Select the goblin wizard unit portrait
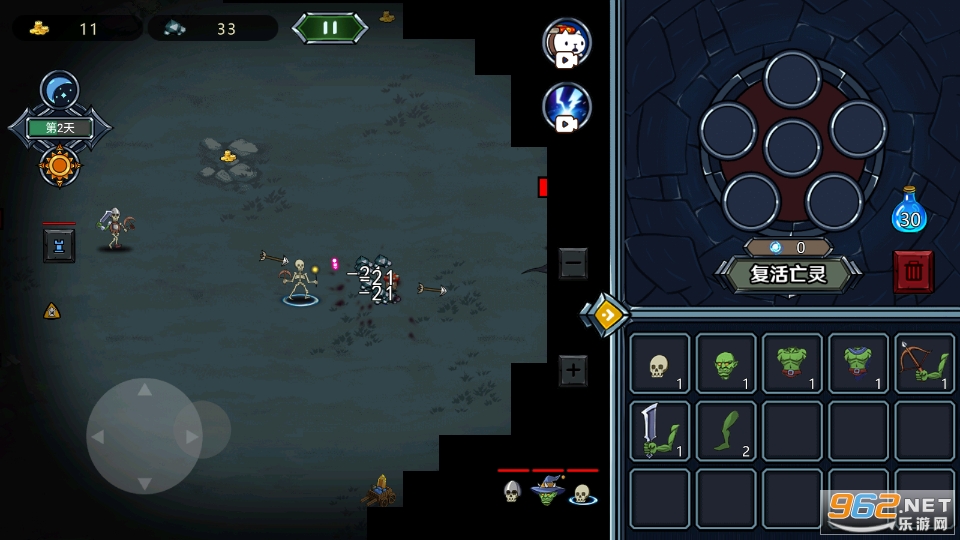Screen dimensions: 960x540 (x=547, y=491)
